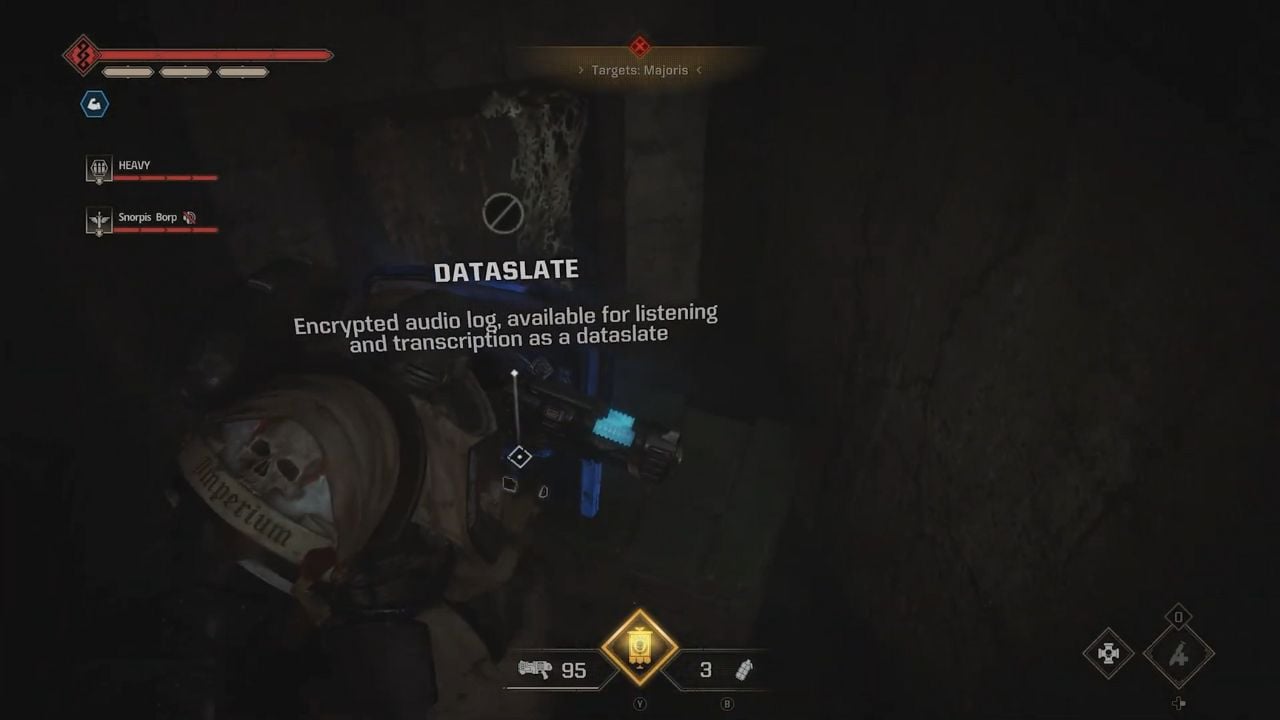Expand the melta charge diamond showing 4
The width and height of the screenshot is (1280, 720).
tap(1178, 655)
